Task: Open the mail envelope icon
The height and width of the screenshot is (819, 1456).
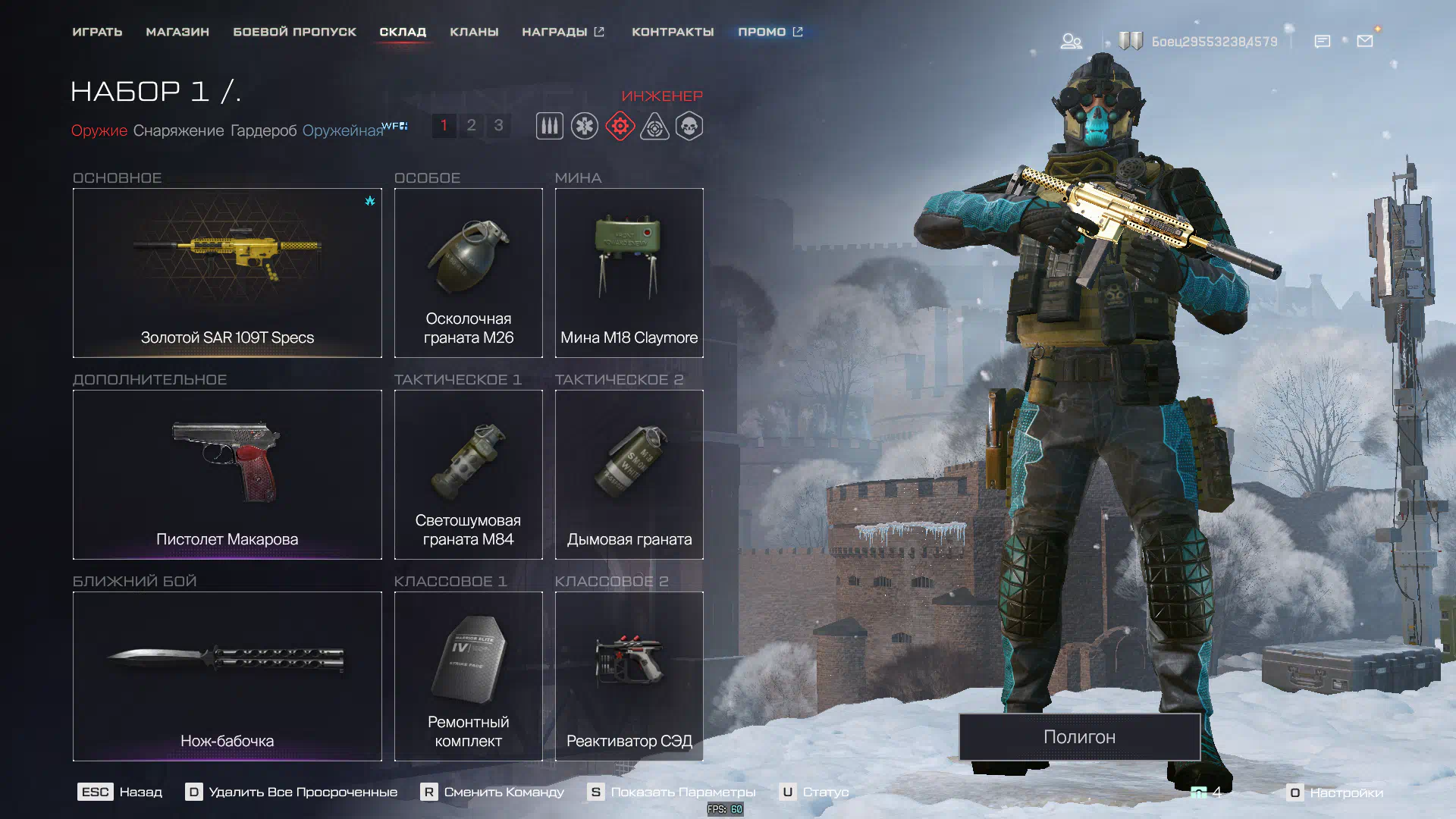Action: pos(1365,41)
